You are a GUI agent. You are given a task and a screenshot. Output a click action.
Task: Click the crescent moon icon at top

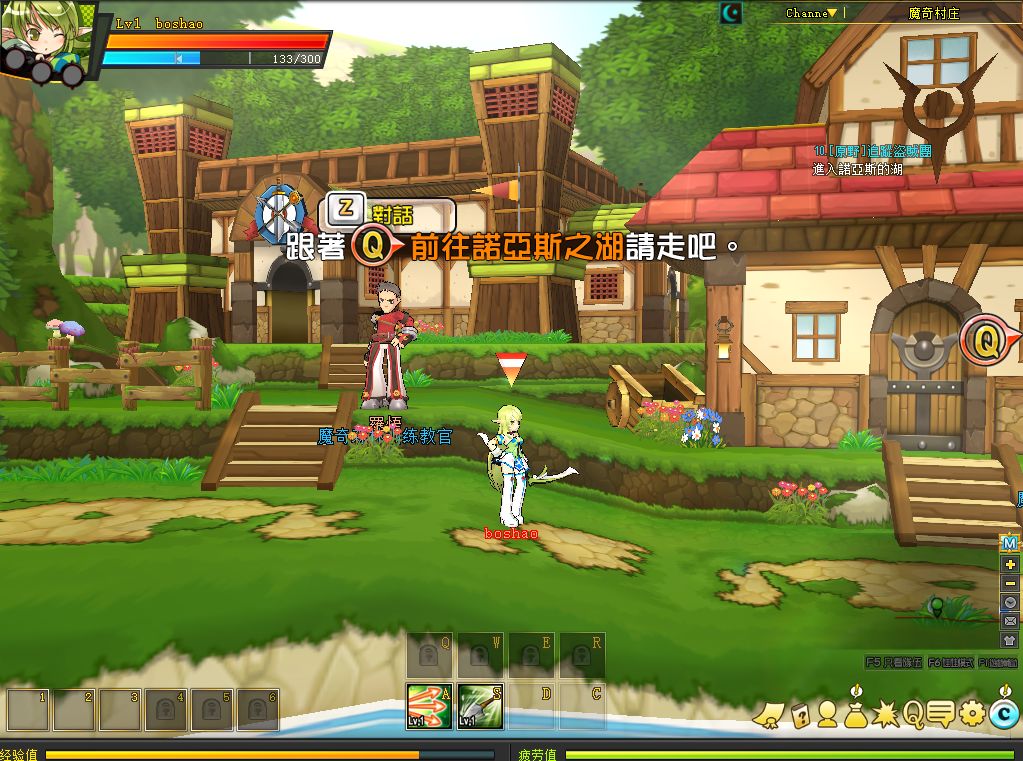pyautogui.click(x=732, y=13)
